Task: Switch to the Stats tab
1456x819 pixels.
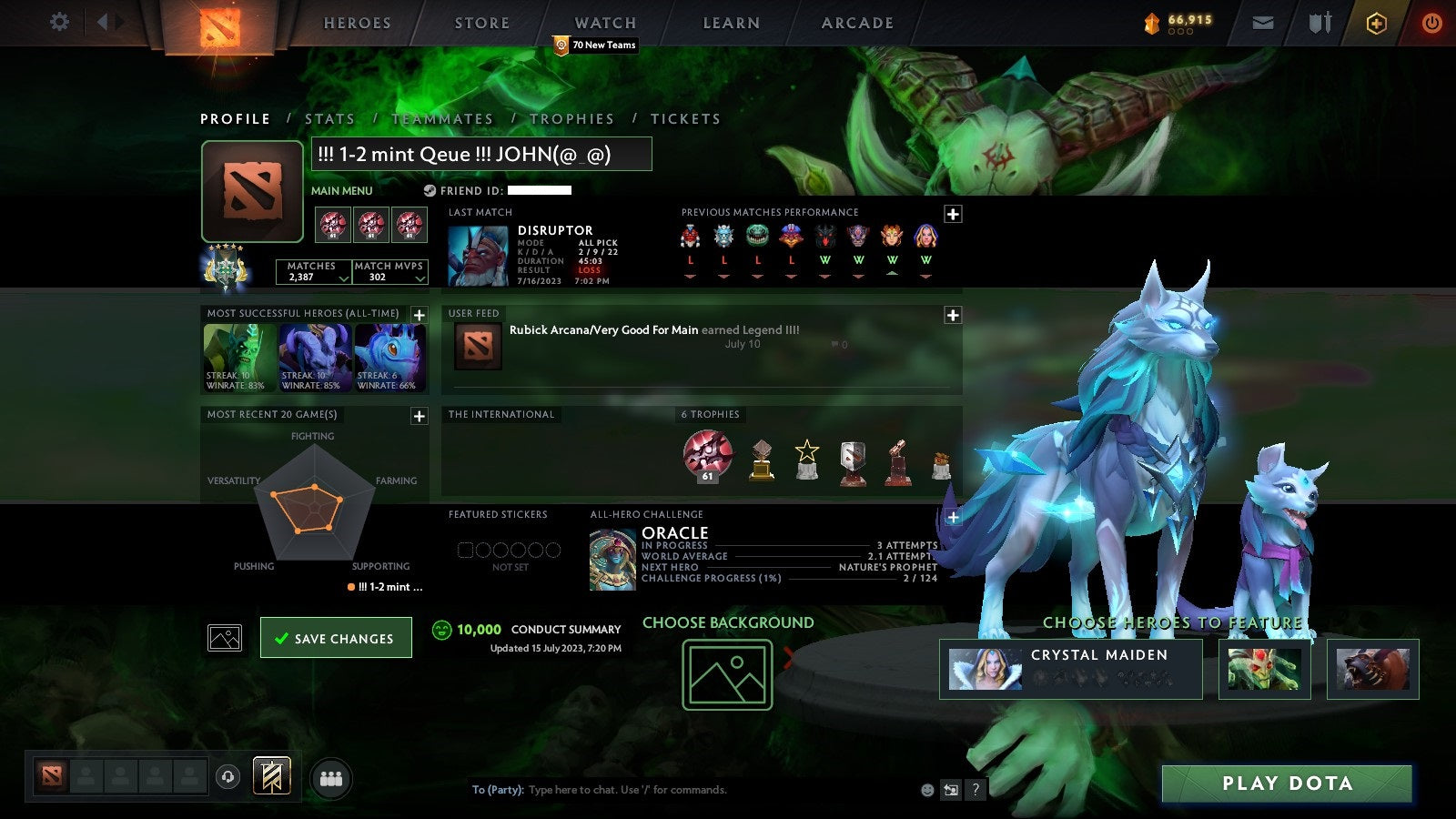Action: point(330,118)
